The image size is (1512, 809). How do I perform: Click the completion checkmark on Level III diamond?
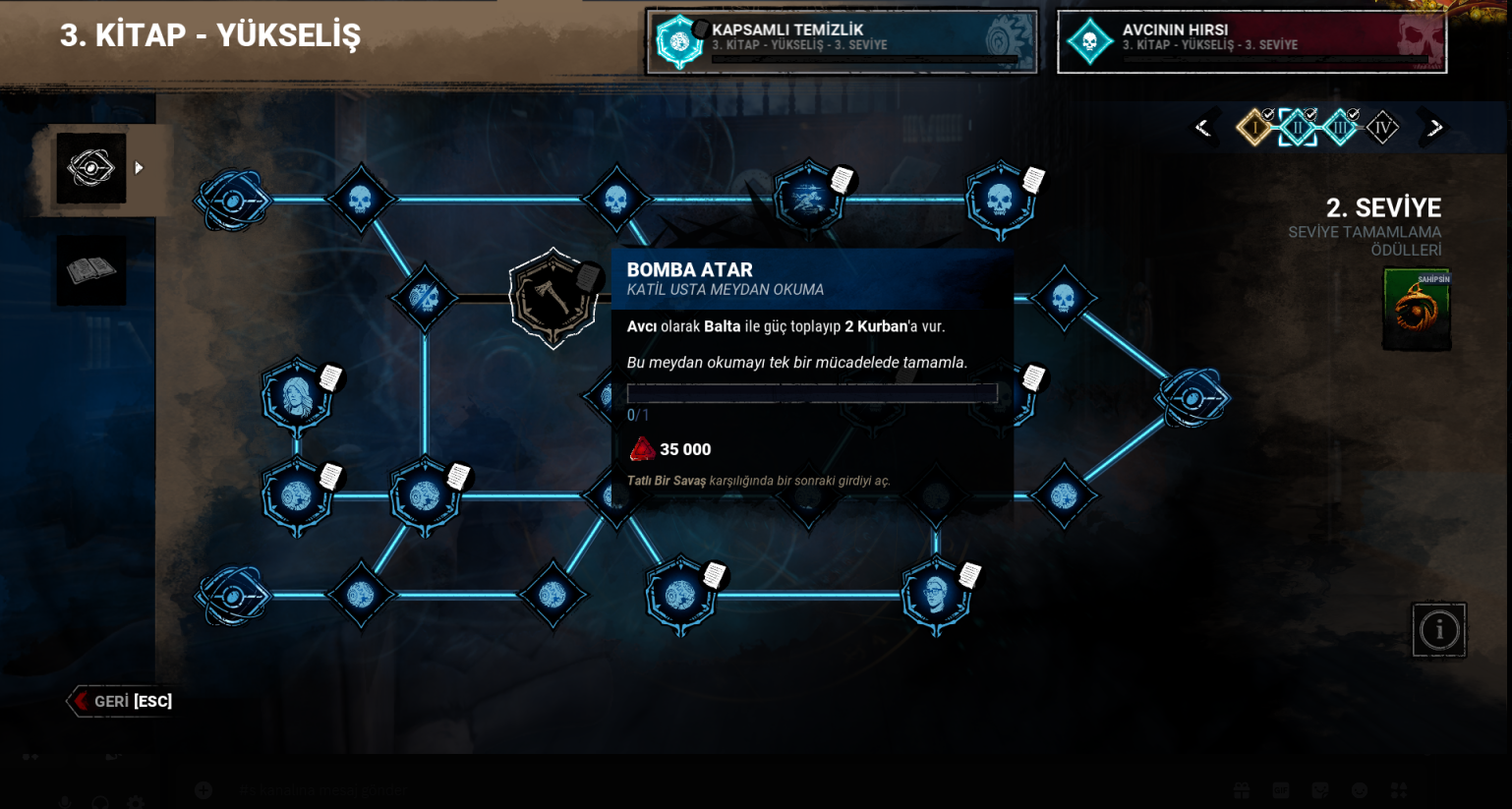tap(1353, 114)
